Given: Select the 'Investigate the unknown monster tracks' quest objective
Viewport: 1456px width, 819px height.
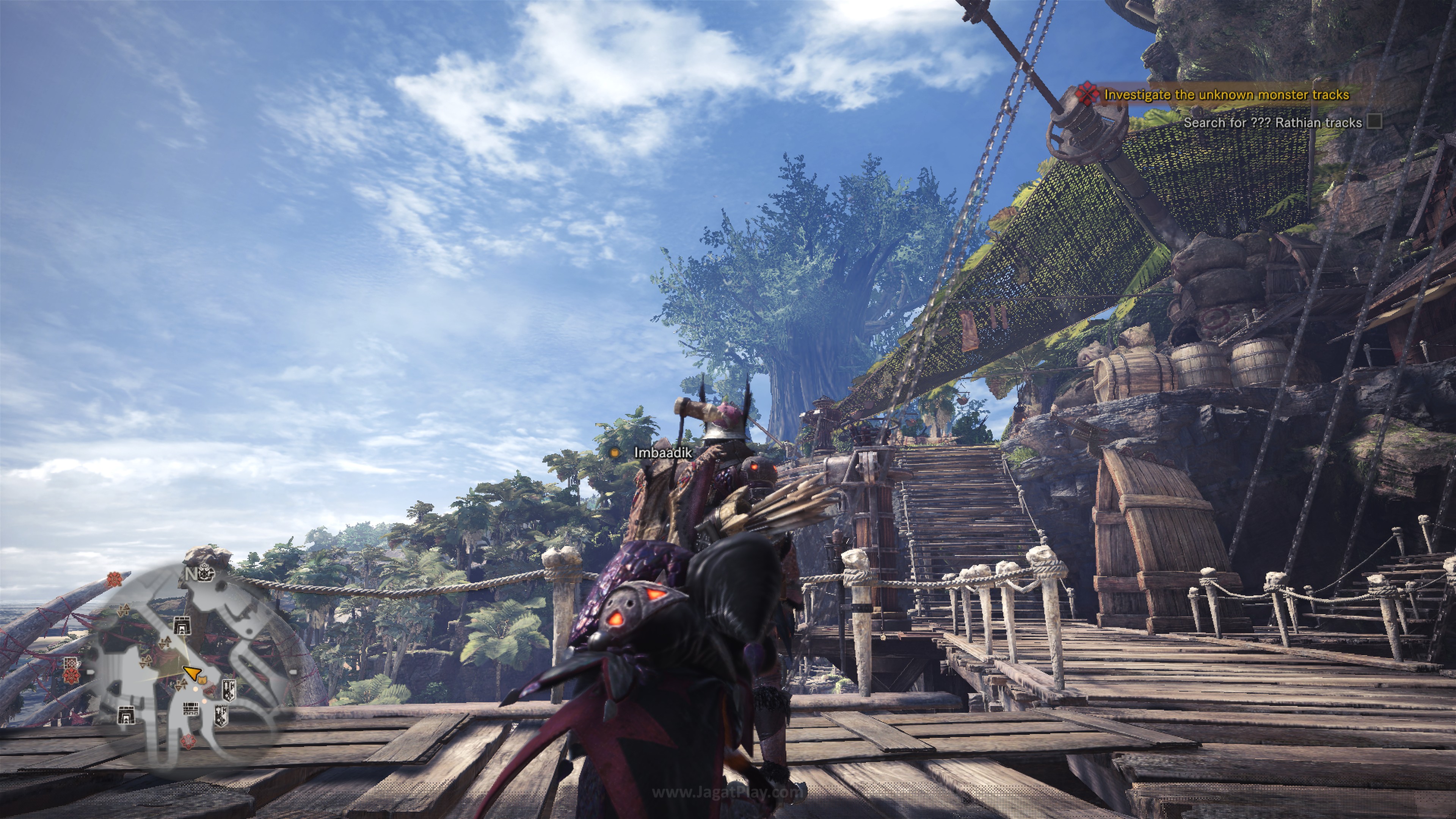Looking at the screenshot, I should point(1227,95).
